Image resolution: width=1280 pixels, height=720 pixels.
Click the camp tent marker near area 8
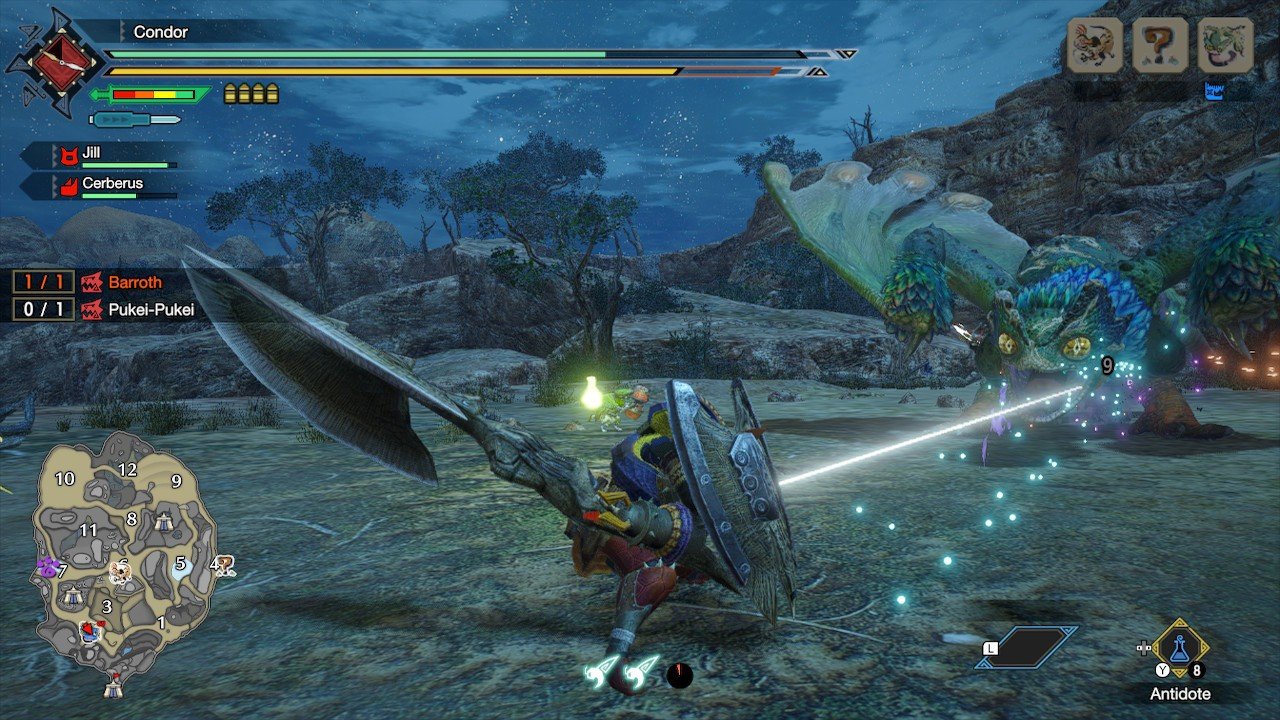(165, 521)
